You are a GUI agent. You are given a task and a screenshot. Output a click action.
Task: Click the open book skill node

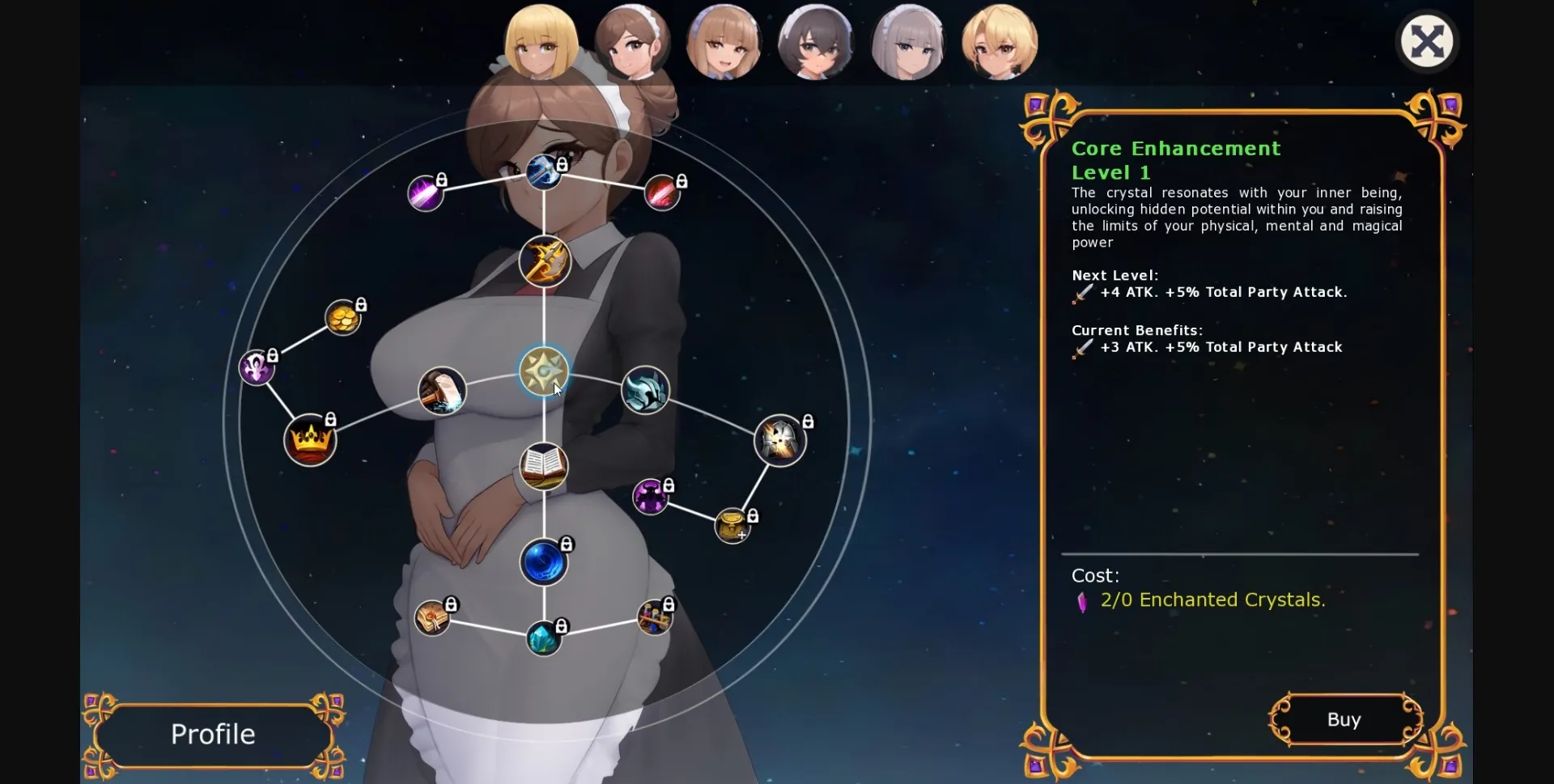[x=544, y=466]
